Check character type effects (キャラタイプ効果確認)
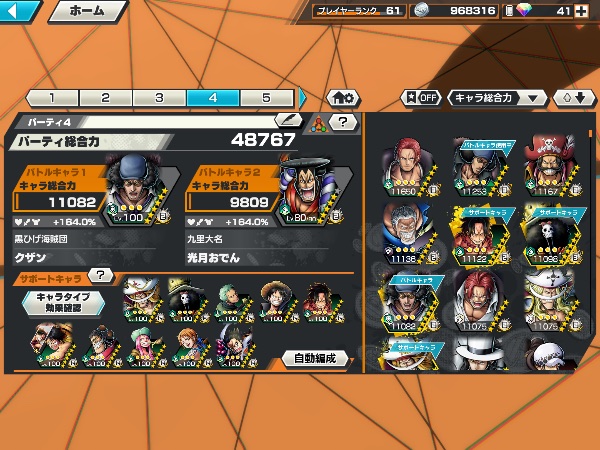The image size is (600, 450). pyautogui.click(x=62, y=302)
